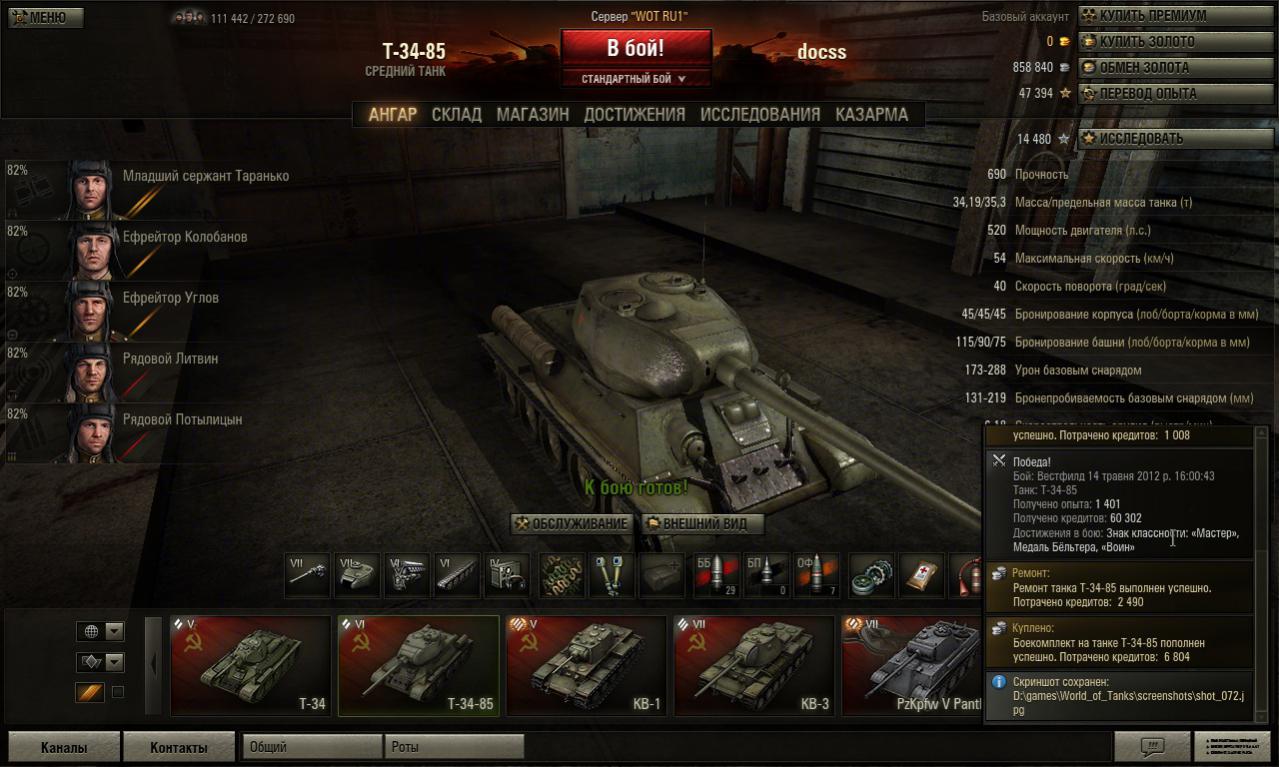
Task: Open the Казарма tab
Action: (x=872, y=114)
